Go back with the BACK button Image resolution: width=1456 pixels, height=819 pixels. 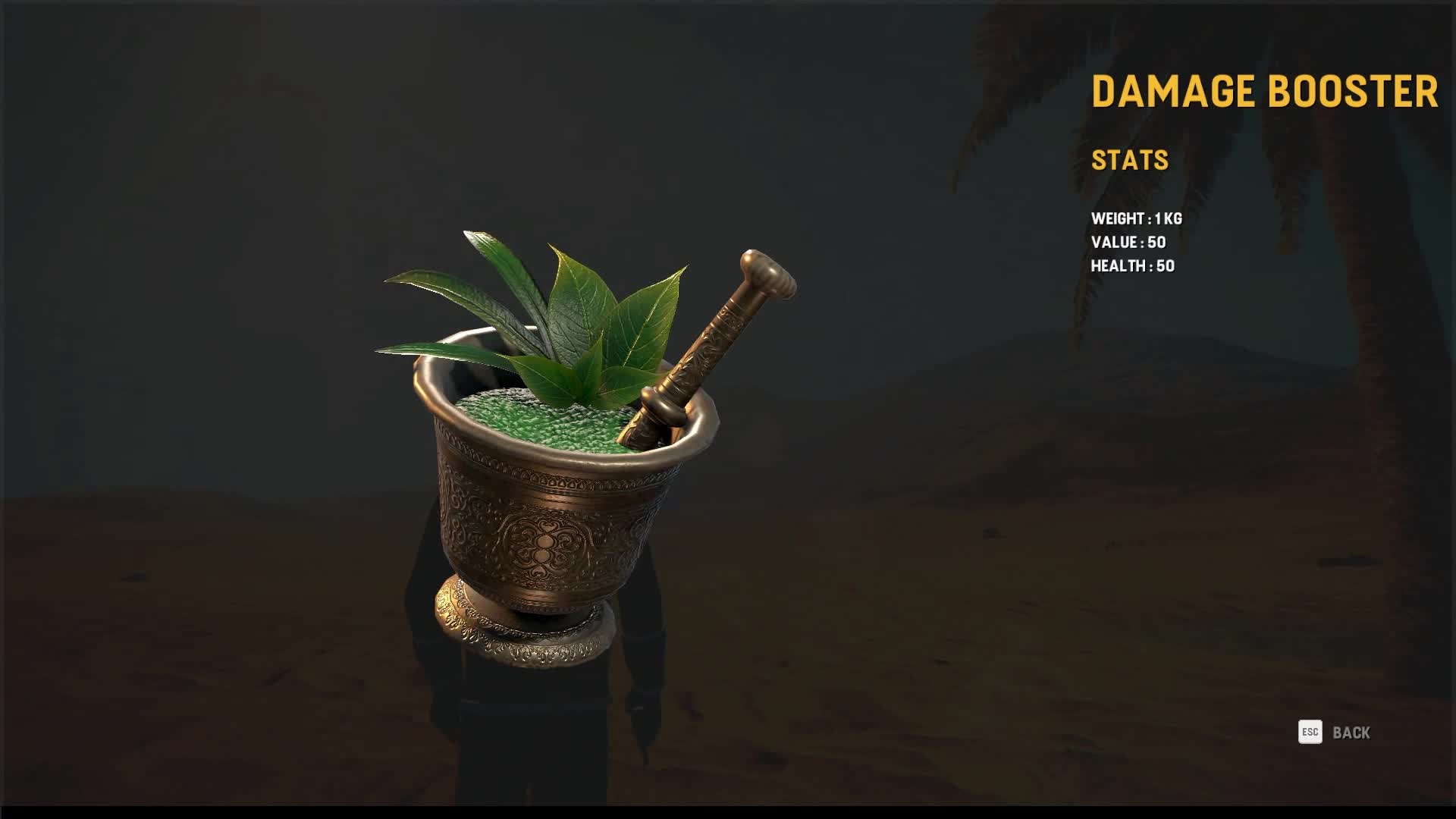(x=1350, y=733)
